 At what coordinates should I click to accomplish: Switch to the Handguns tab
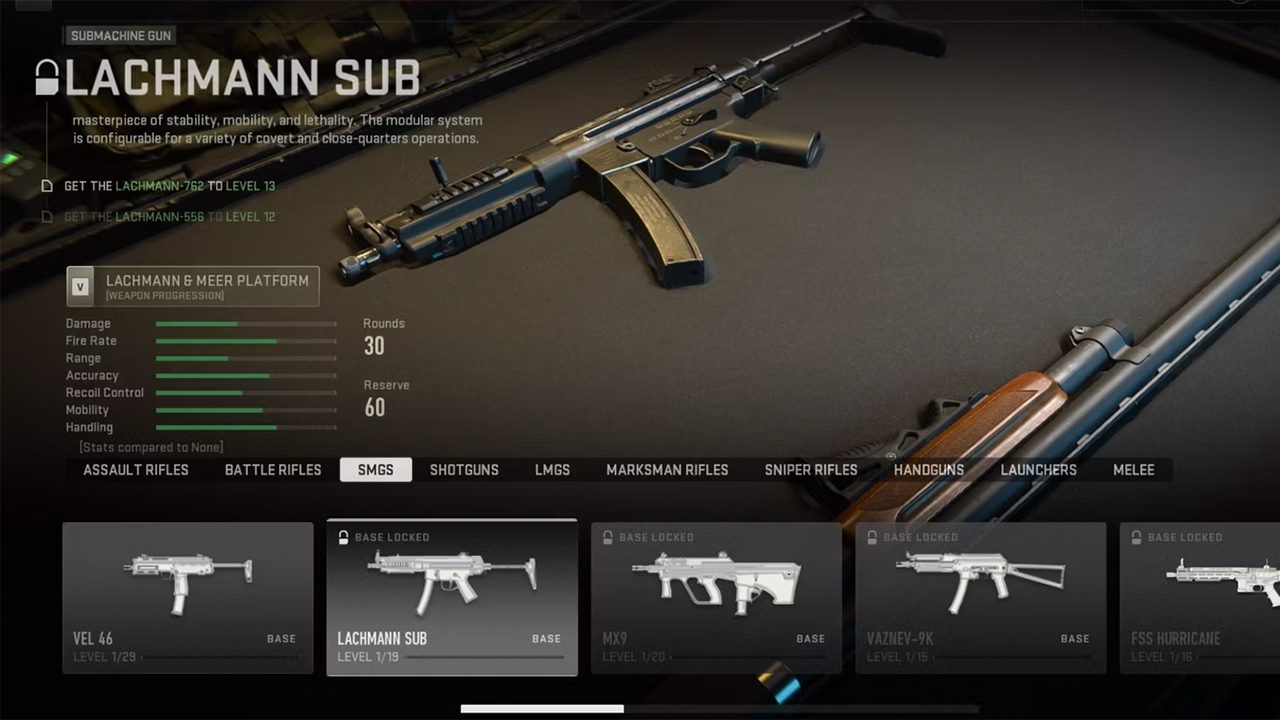pyautogui.click(x=929, y=470)
